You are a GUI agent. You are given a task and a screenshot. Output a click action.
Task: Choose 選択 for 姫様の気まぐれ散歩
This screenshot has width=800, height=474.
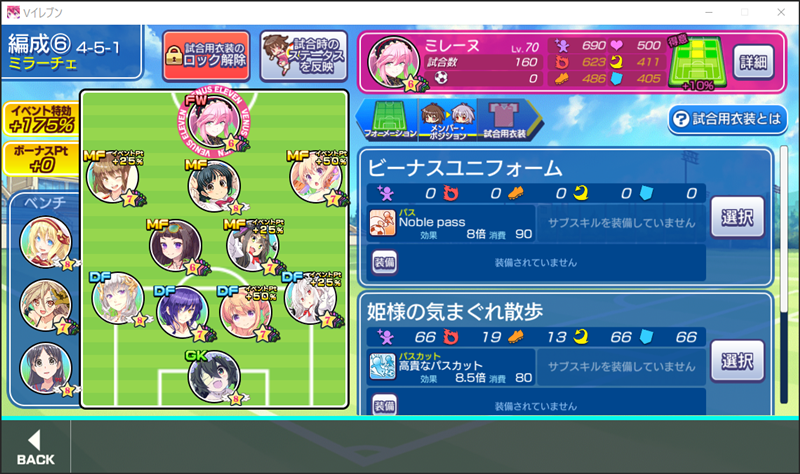(x=737, y=360)
